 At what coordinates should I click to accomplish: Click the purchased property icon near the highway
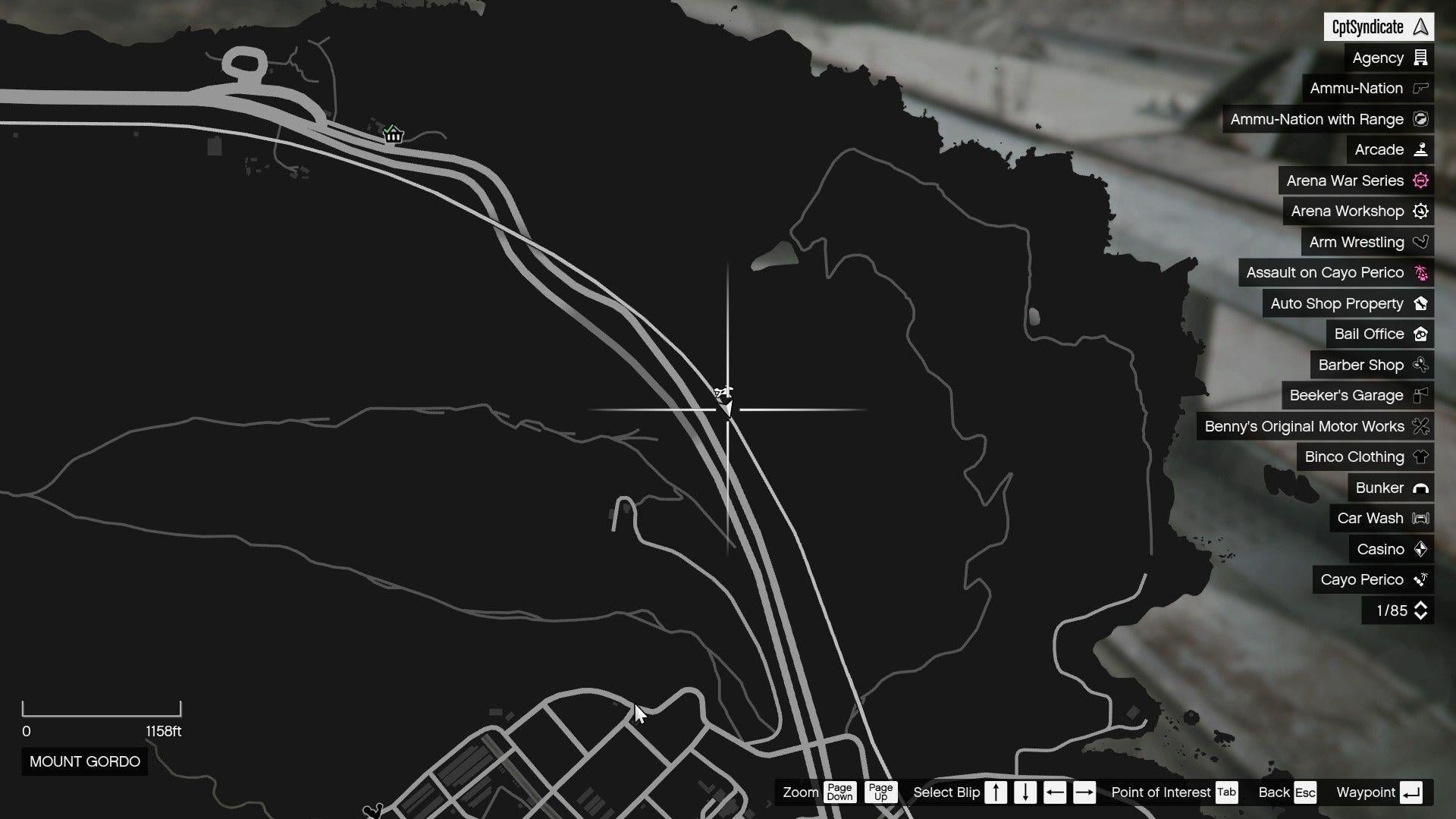pyautogui.click(x=393, y=133)
